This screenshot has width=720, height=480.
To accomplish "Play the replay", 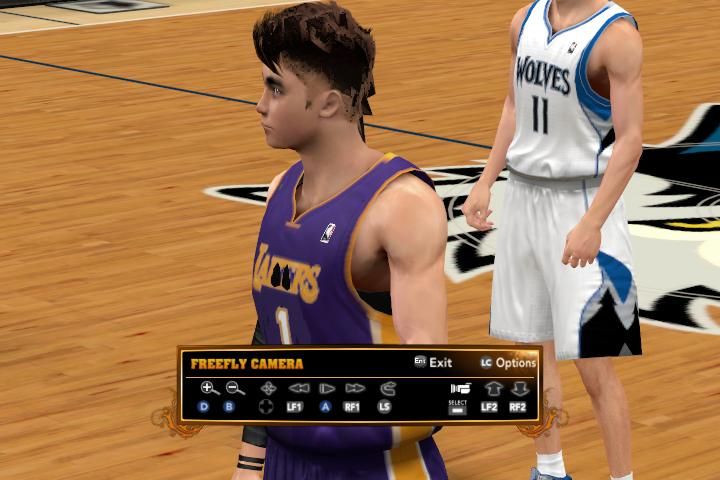I will point(326,388).
